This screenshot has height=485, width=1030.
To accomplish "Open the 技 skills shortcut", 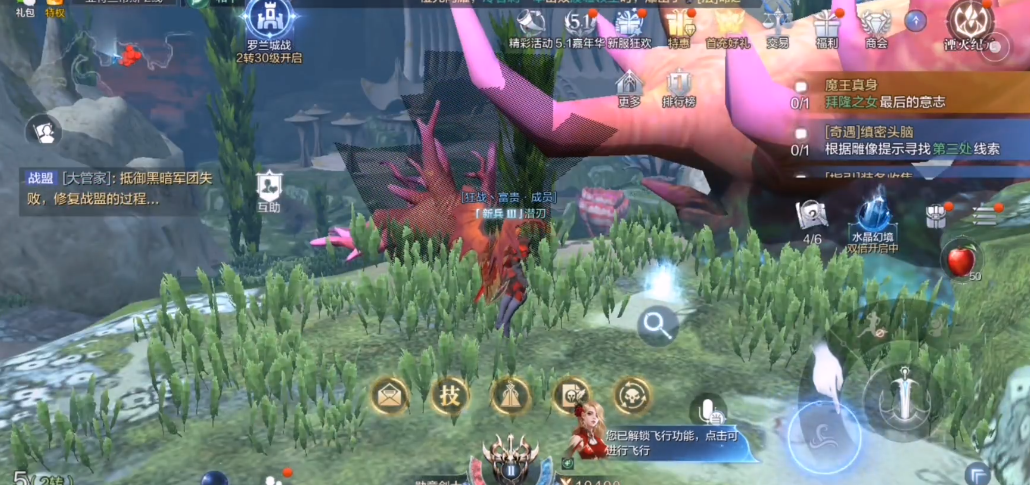I will pos(450,396).
